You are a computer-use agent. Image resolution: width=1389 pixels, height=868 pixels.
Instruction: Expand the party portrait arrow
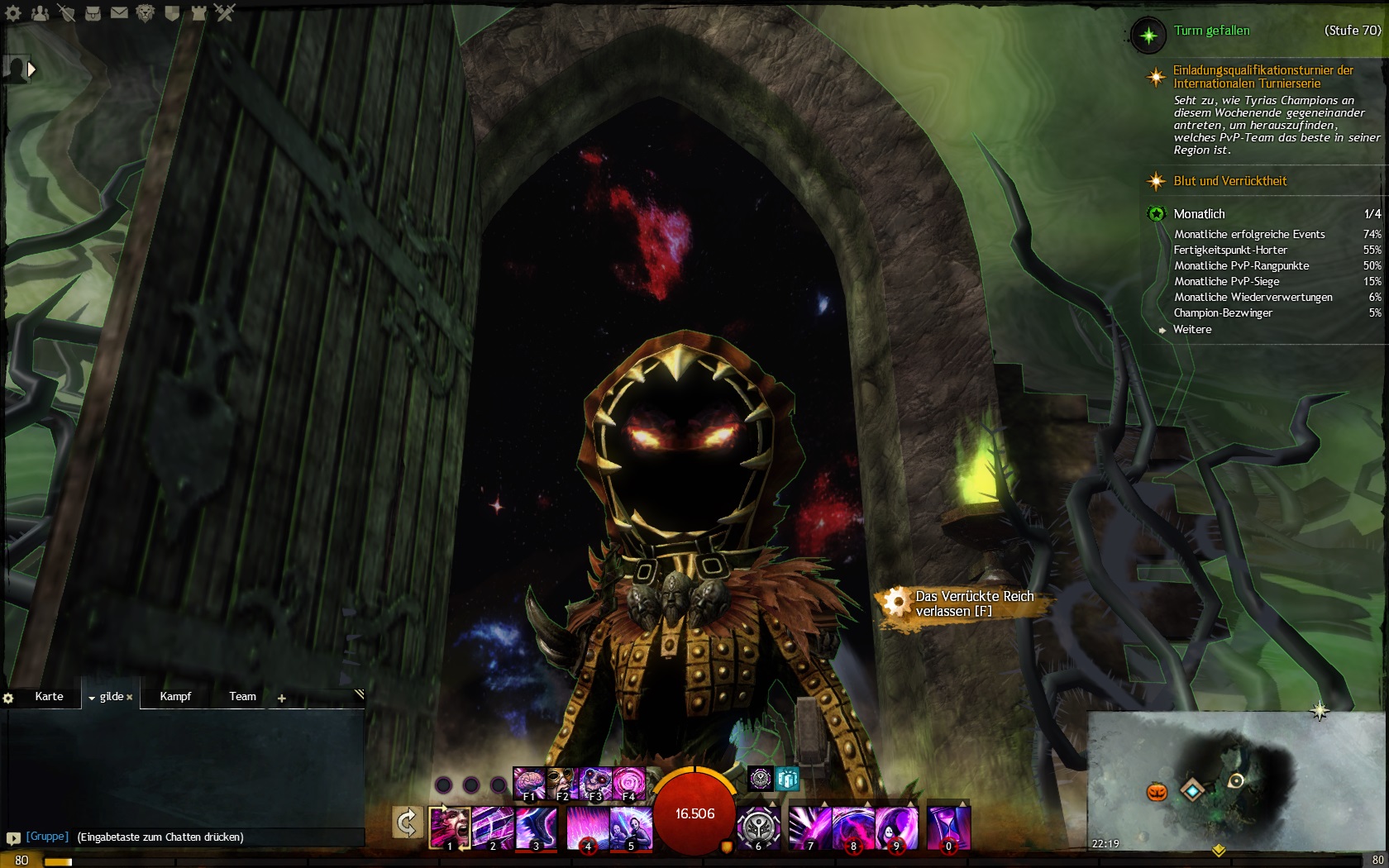[31, 69]
